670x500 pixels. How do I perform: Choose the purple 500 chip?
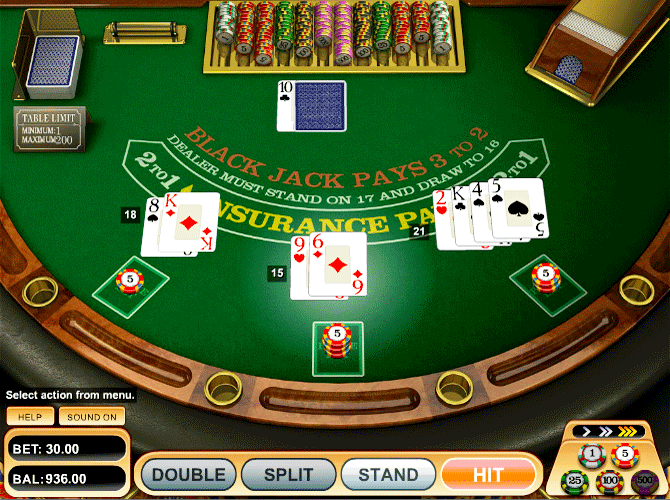click(x=644, y=481)
